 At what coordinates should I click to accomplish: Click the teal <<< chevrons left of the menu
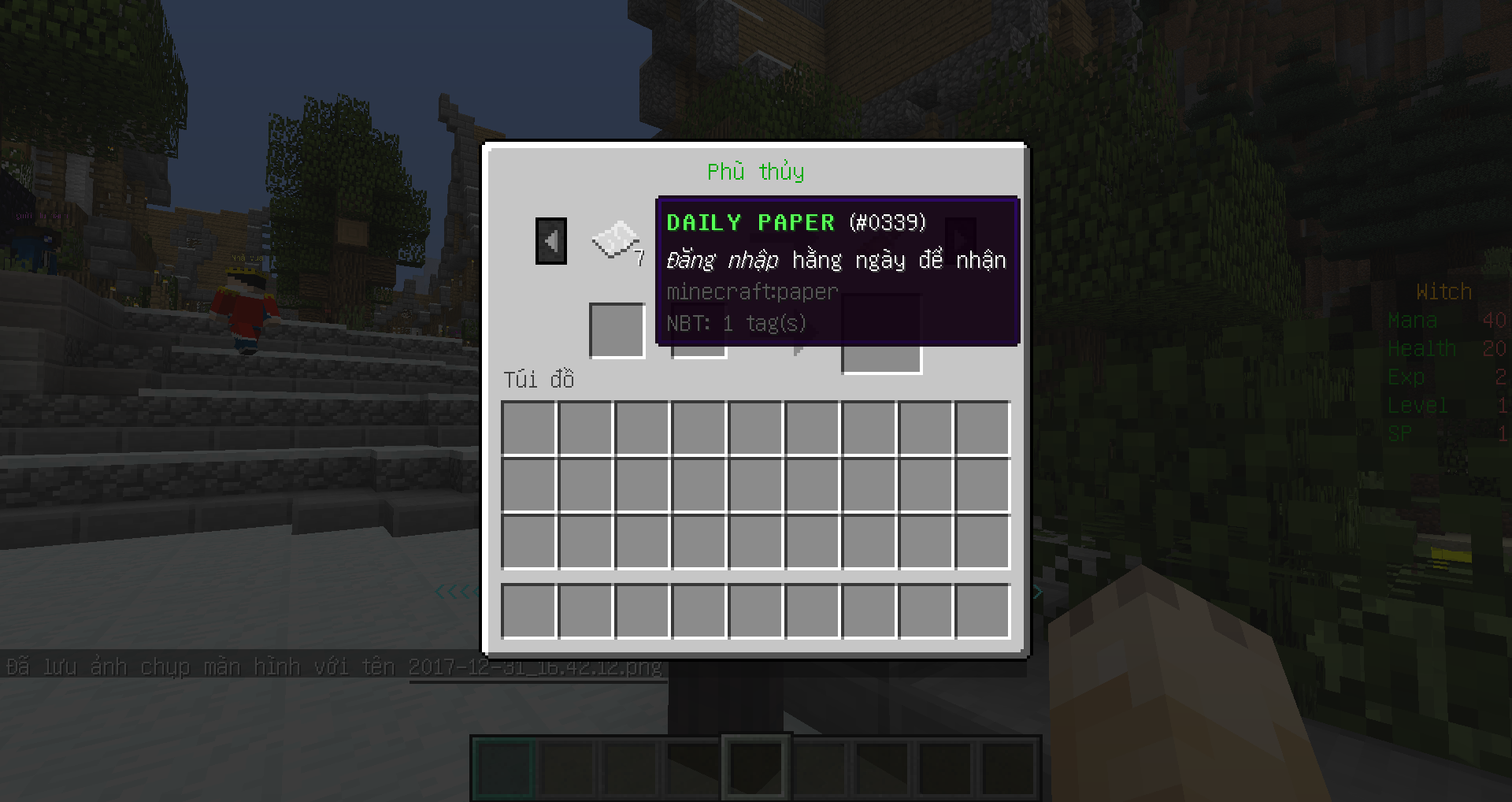(x=454, y=591)
